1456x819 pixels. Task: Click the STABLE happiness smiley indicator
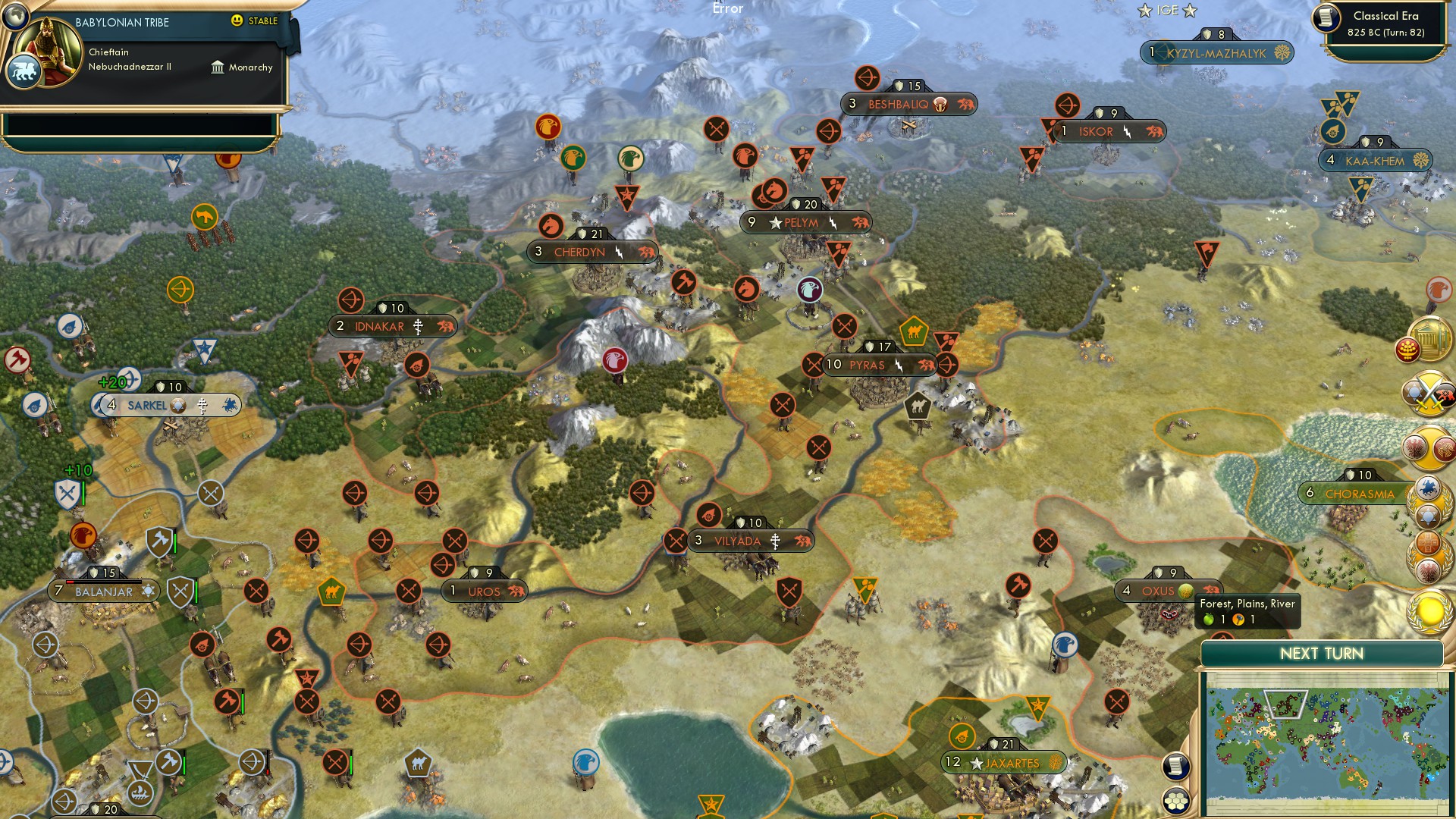click(238, 22)
